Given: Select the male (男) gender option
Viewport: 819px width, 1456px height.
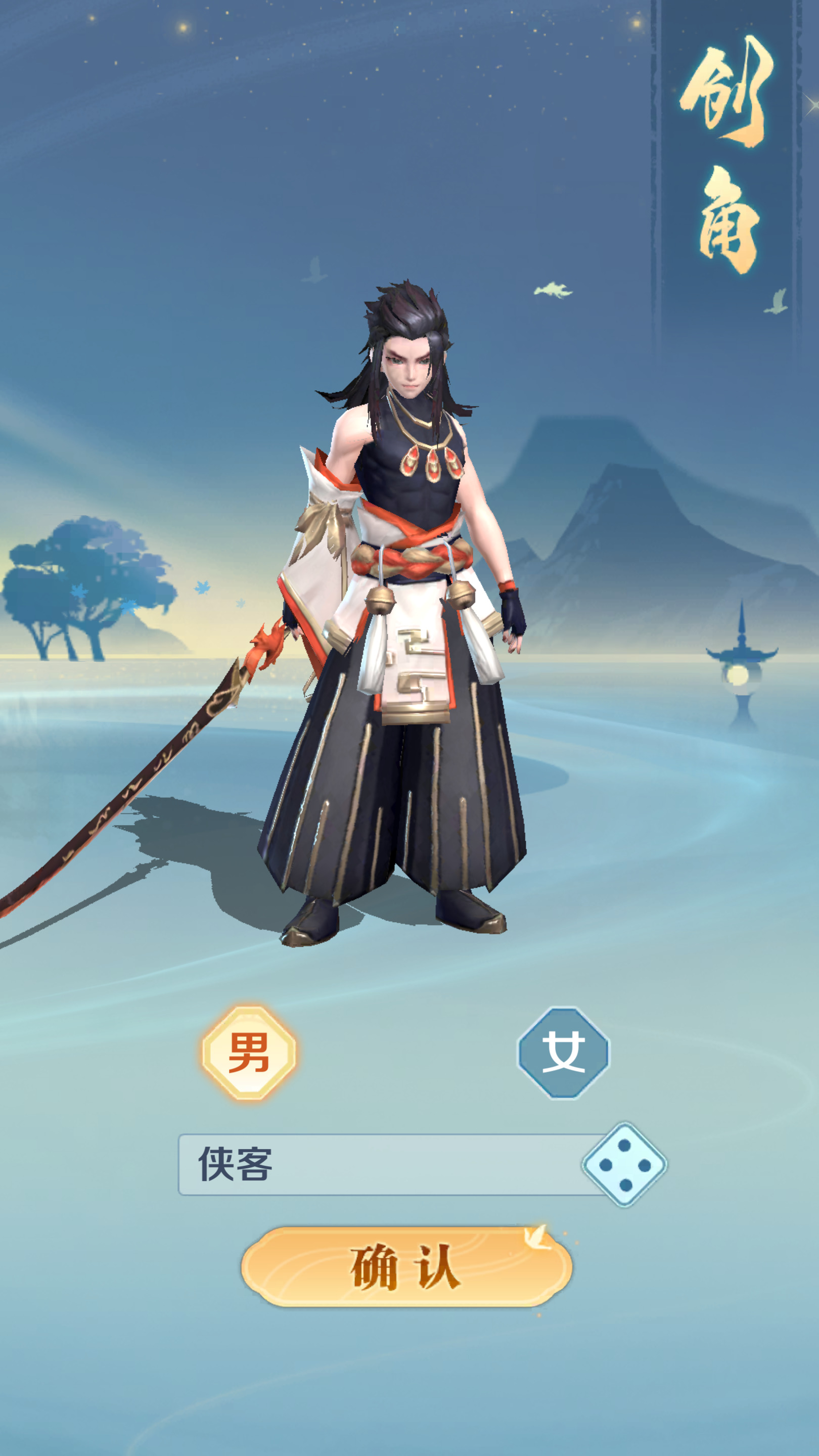Looking at the screenshot, I should 249,1053.
